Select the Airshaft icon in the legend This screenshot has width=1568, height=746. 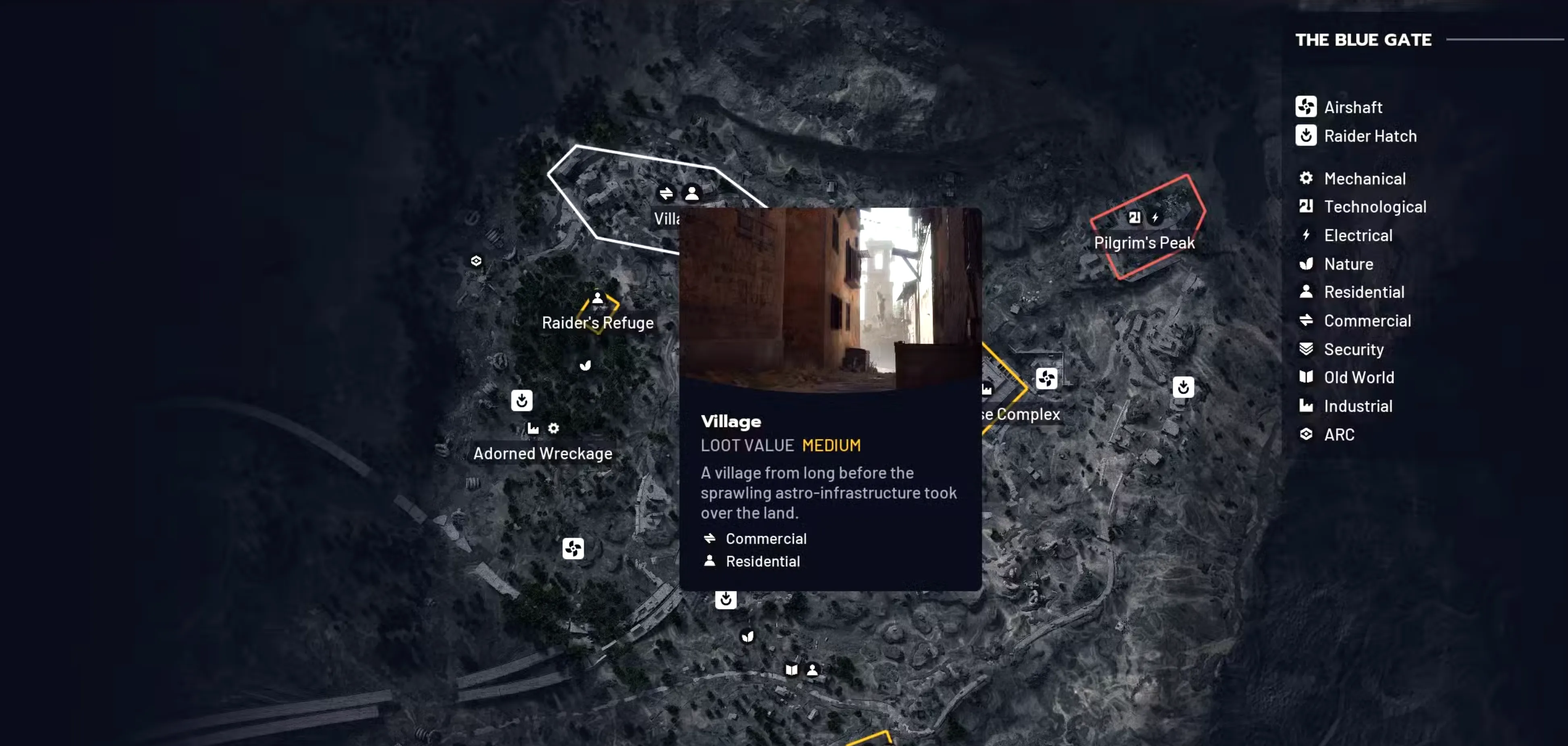[1306, 106]
